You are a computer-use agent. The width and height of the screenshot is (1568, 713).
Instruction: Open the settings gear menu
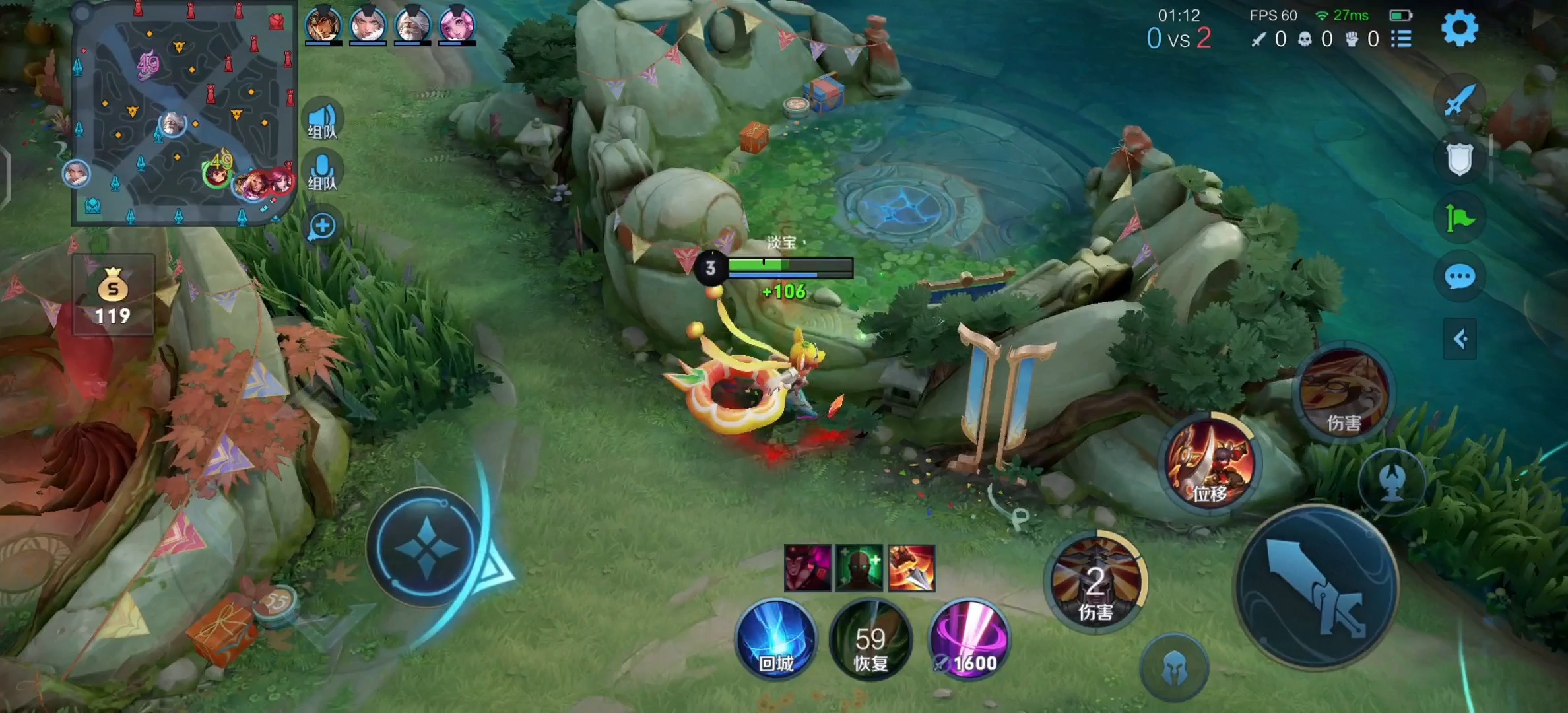(x=1459, y=28)
